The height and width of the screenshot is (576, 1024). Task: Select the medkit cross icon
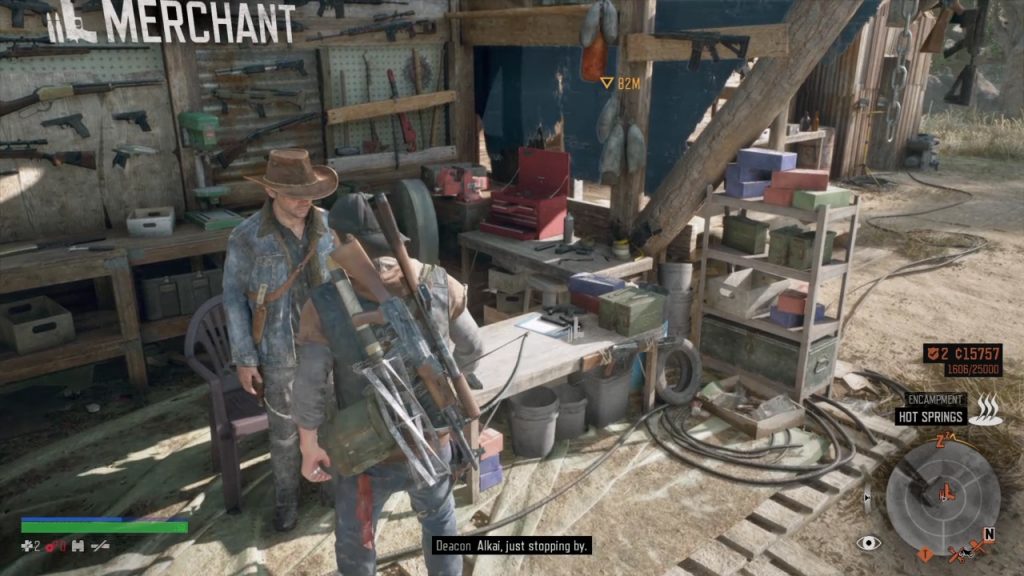click(x=28, y=546)
